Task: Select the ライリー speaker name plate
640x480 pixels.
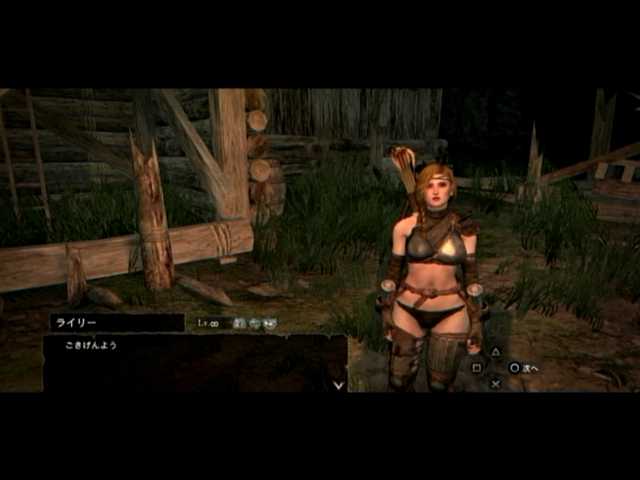Action: 116,323
